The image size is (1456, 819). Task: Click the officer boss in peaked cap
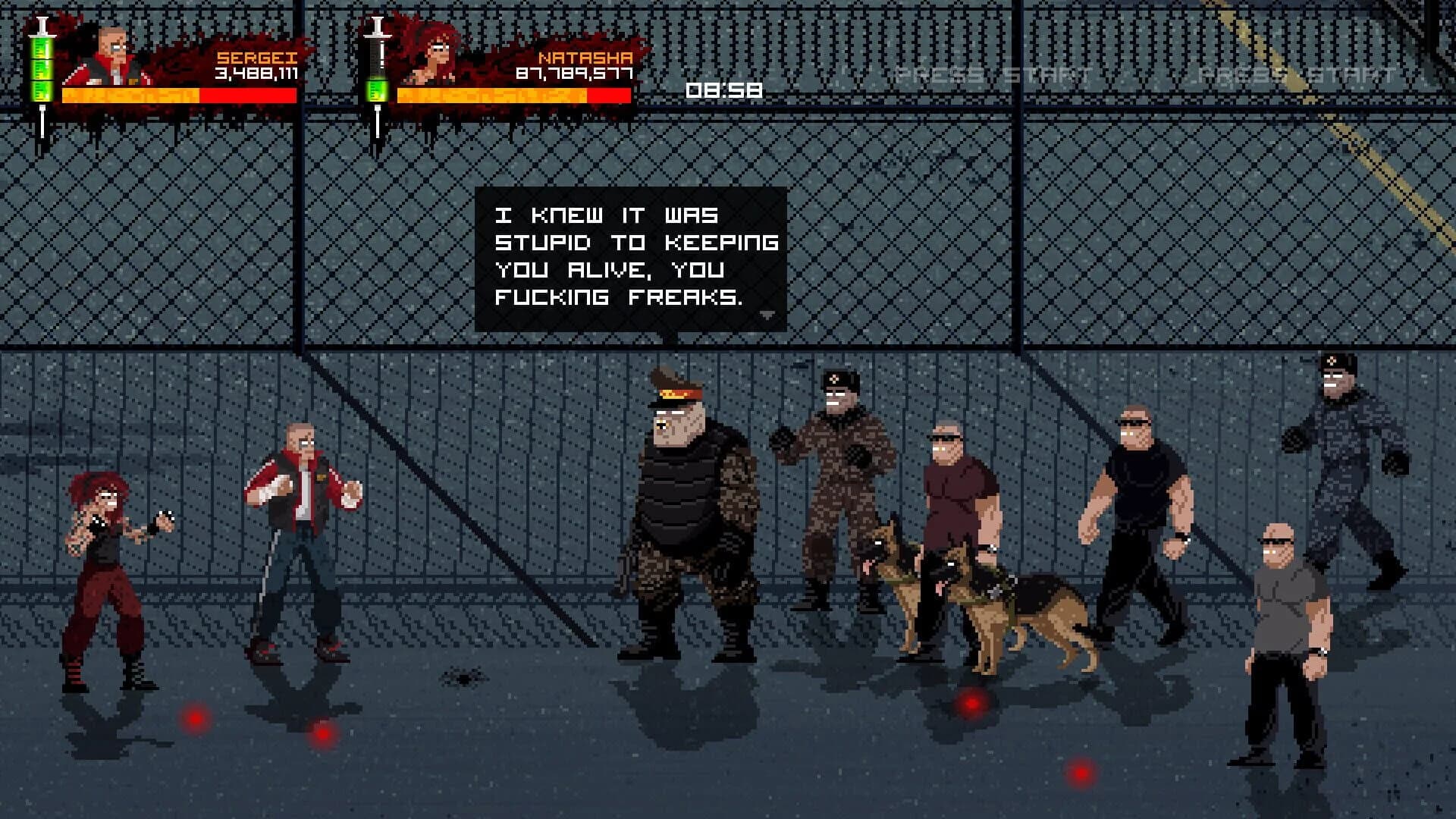tap(682, 500)
